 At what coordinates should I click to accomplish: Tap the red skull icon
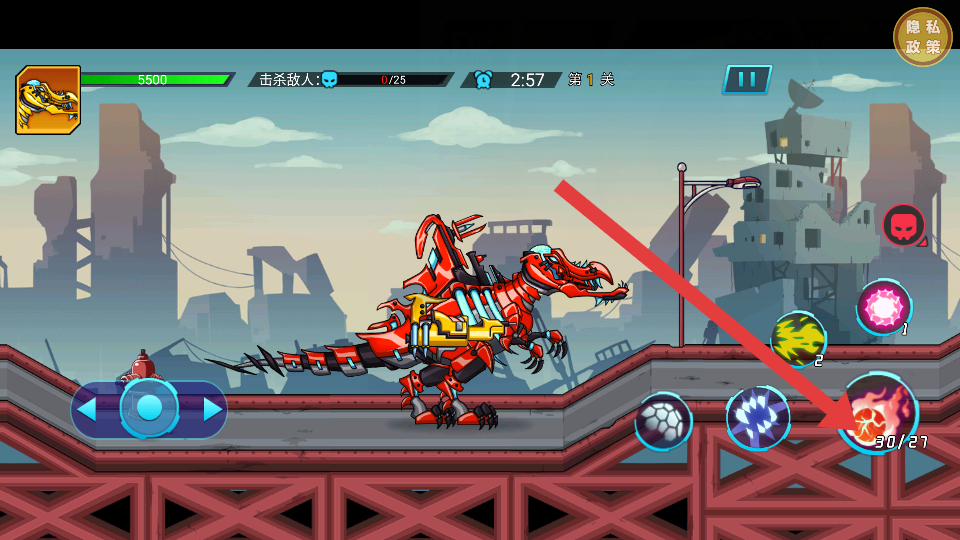pos(903,225)
